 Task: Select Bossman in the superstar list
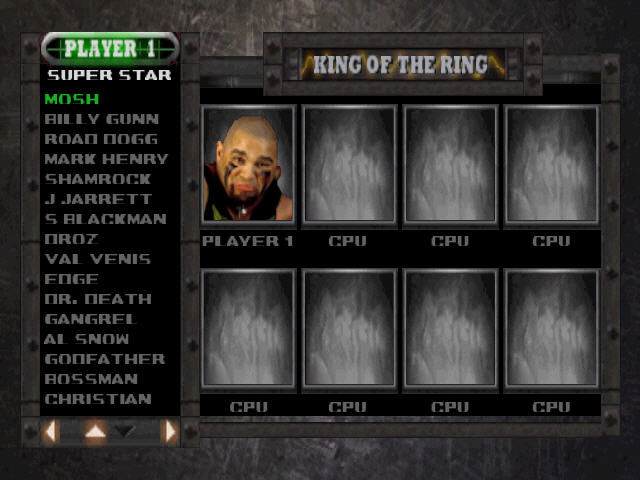coord(91,379)
